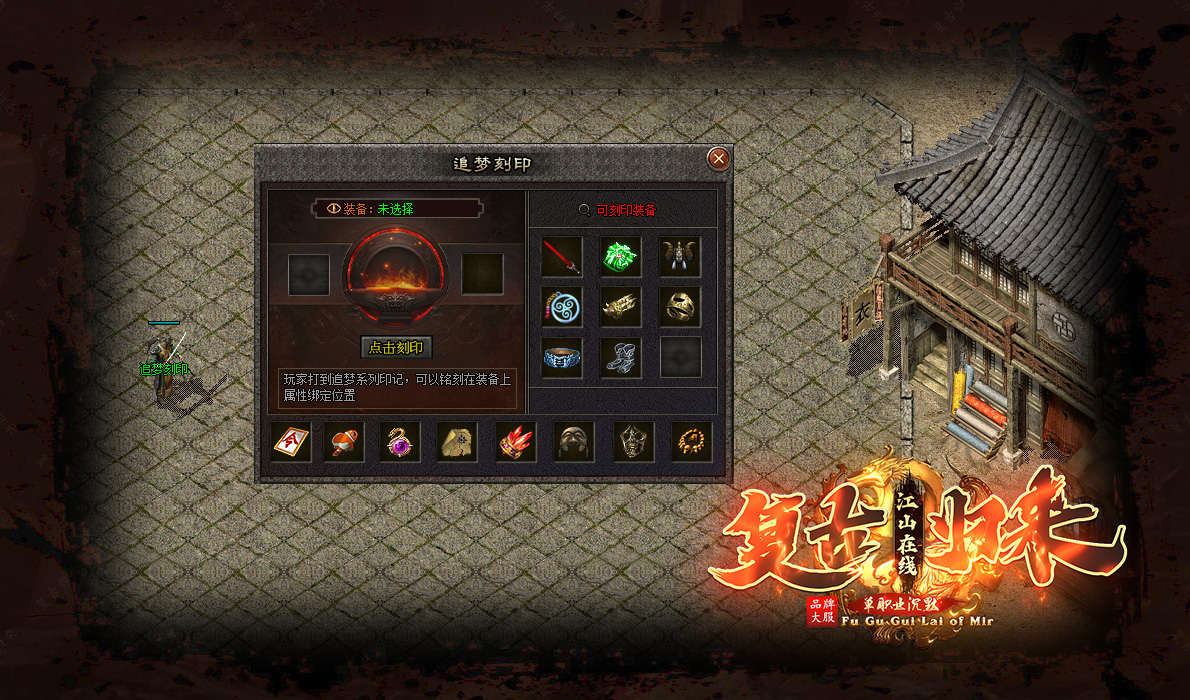Select the red-and-white card item

point(292,441)
